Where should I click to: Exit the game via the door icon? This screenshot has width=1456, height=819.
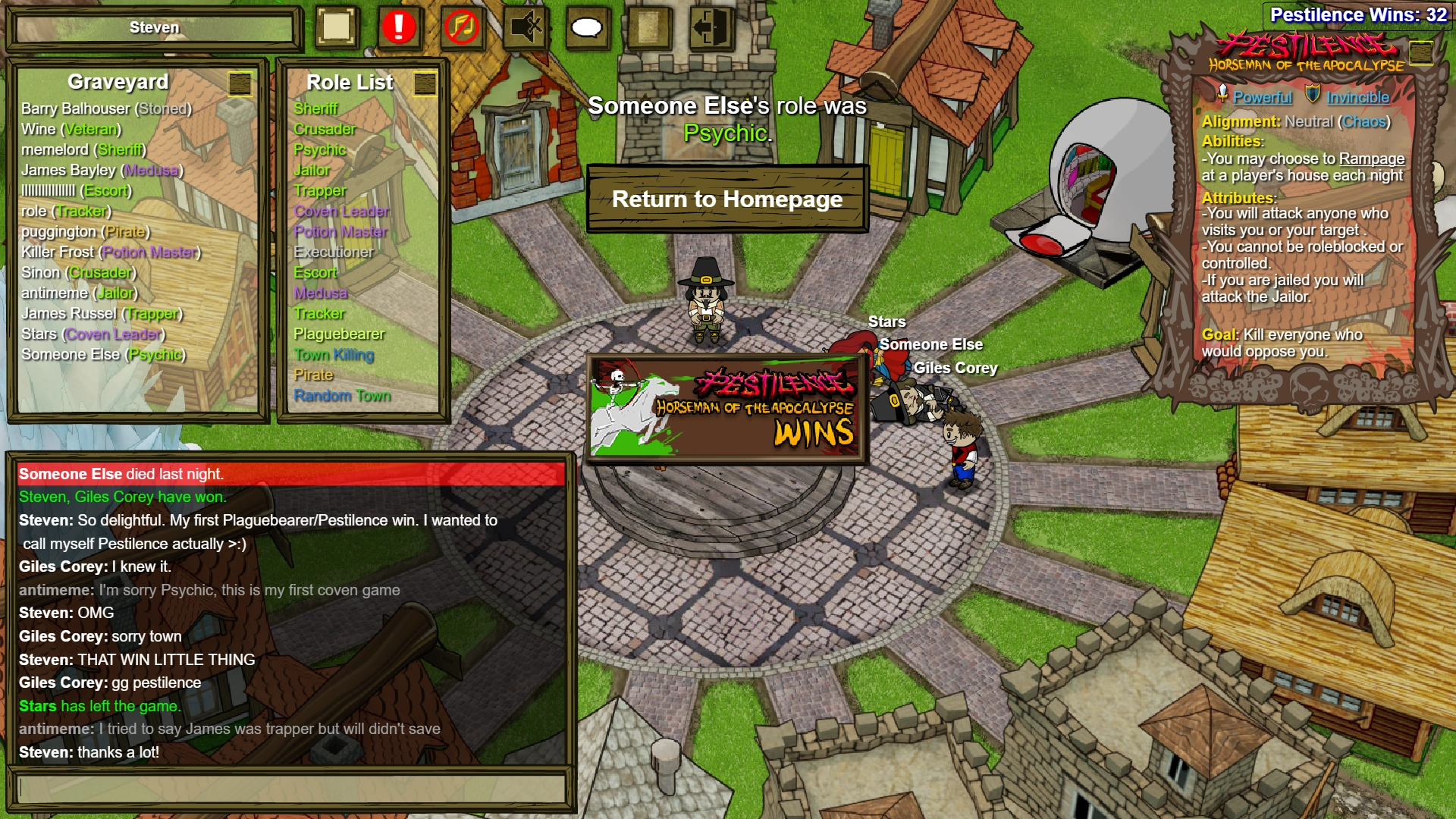pyautogui.click(x=710, y=27)
